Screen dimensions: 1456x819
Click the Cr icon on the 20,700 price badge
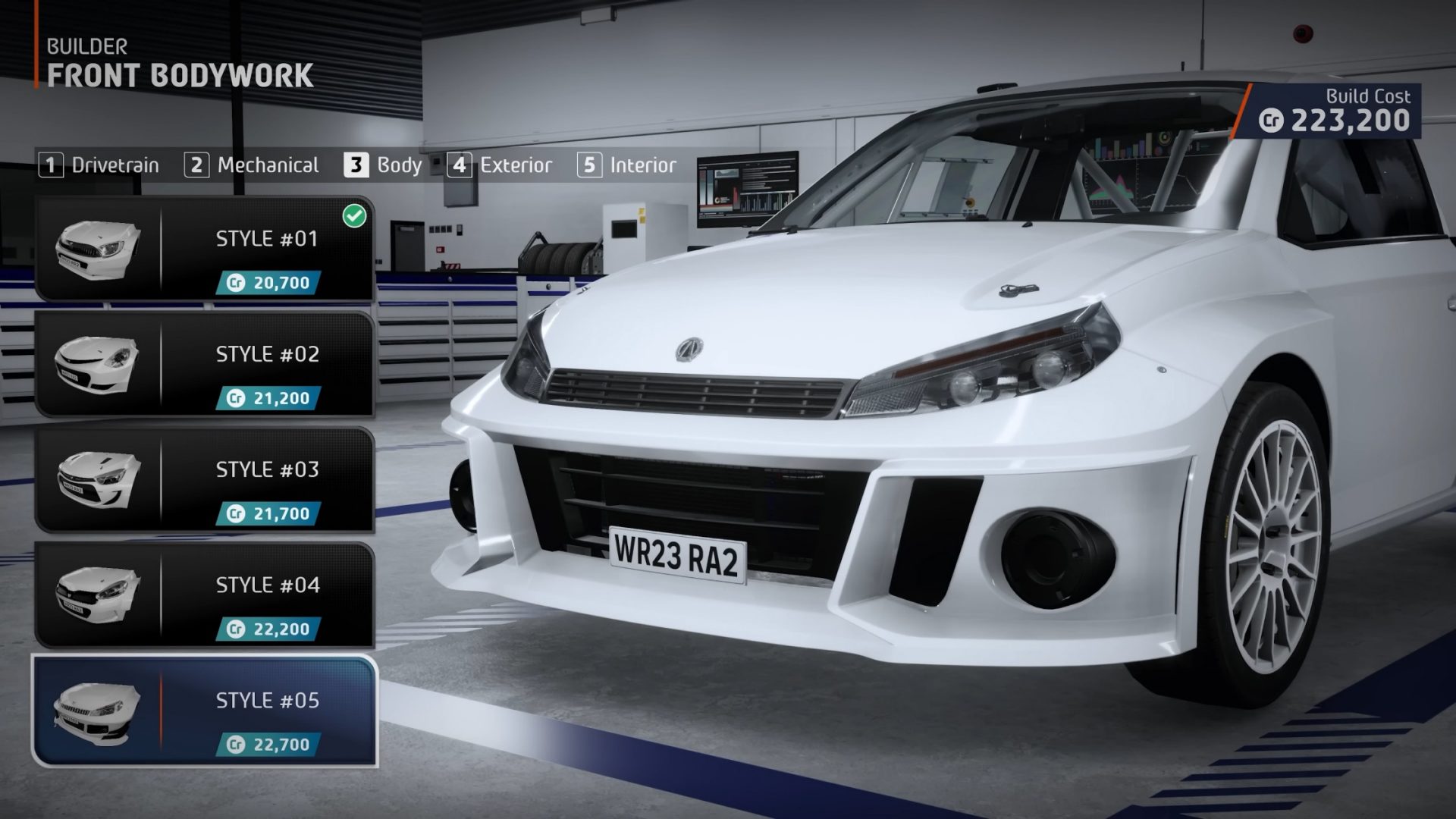click(237, 284)
